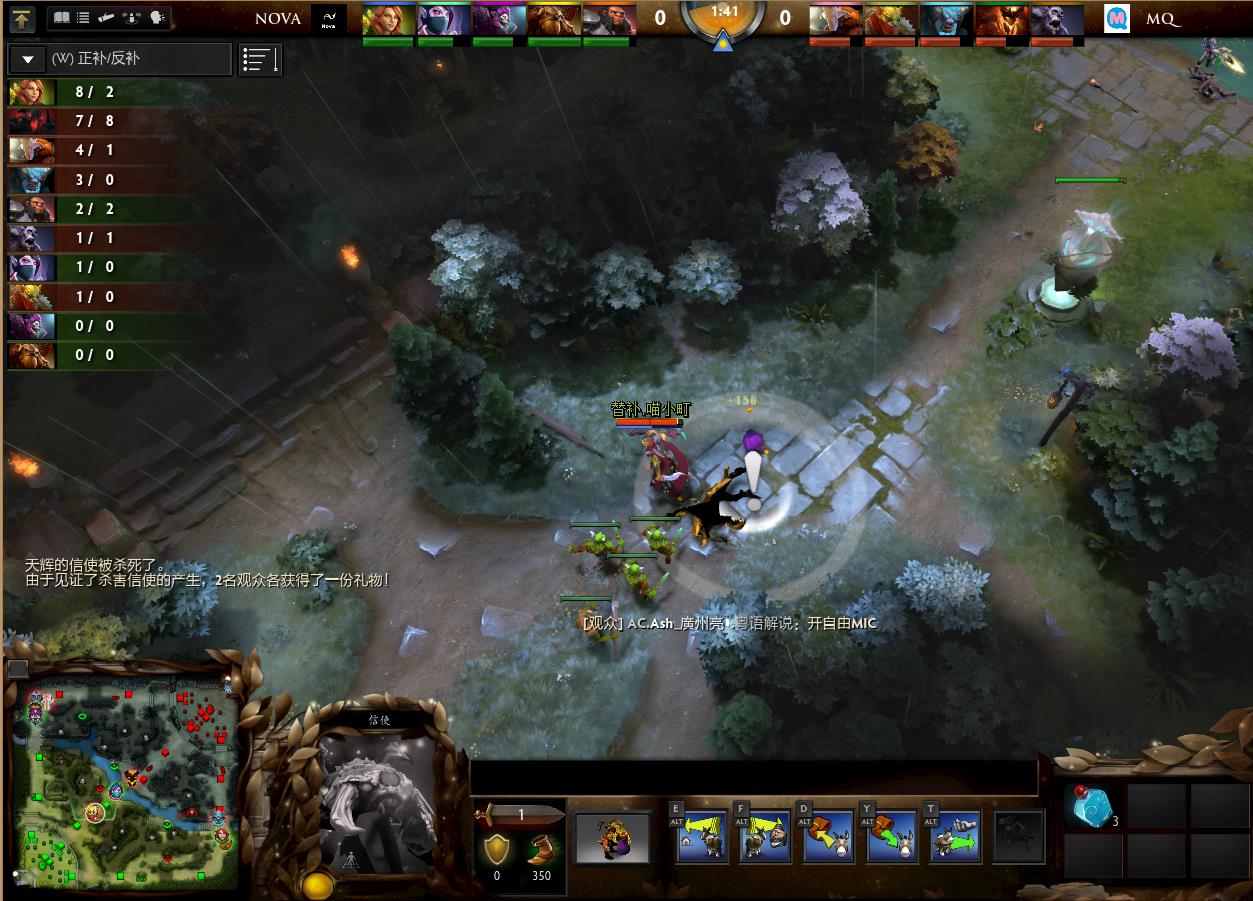Open the stat category dropdown arrow
The width and height of the screenshot is (1253, 901).
click(x=28, y=60)
